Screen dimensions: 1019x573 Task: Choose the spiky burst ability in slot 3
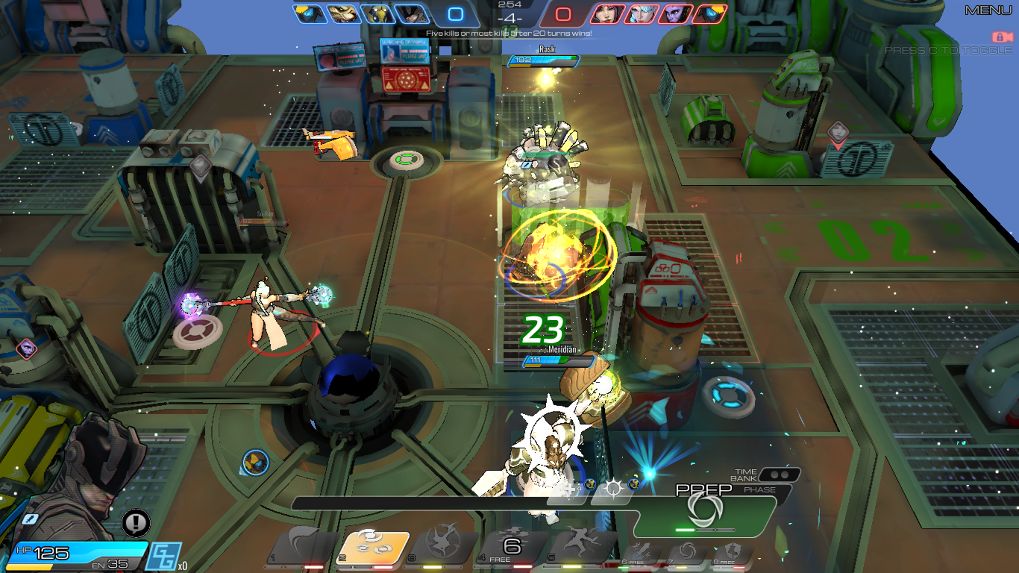(443, 546)
